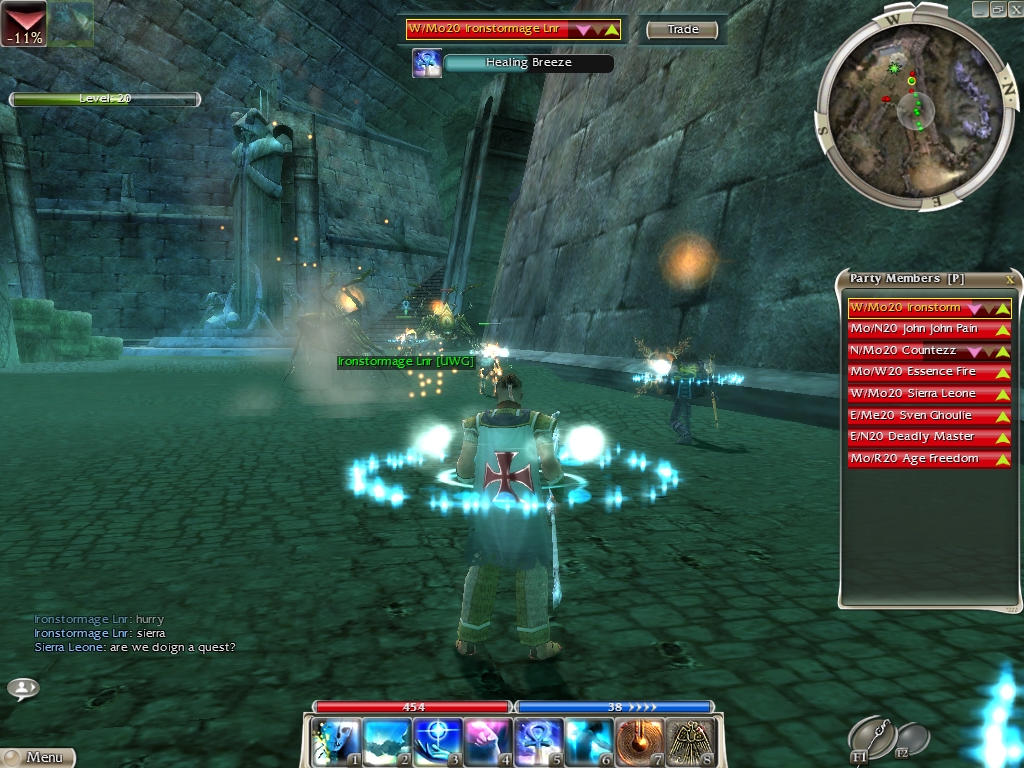Use the golden winged emblem skill
The width and height of the screenshot is (1024, 768).
tap(690, 742)
